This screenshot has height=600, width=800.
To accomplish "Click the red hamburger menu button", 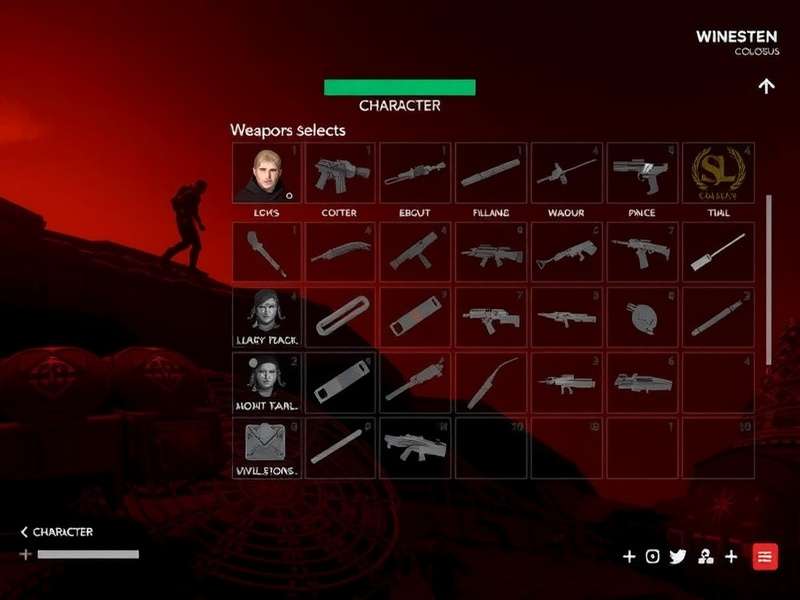I will click(765, 557).
